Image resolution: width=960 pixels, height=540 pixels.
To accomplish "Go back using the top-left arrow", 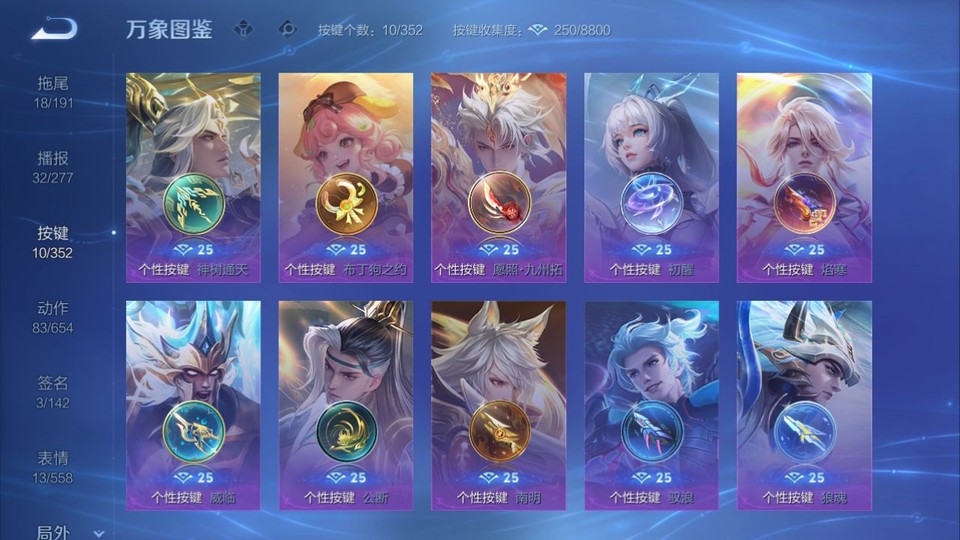I will (x=53, y=30).
